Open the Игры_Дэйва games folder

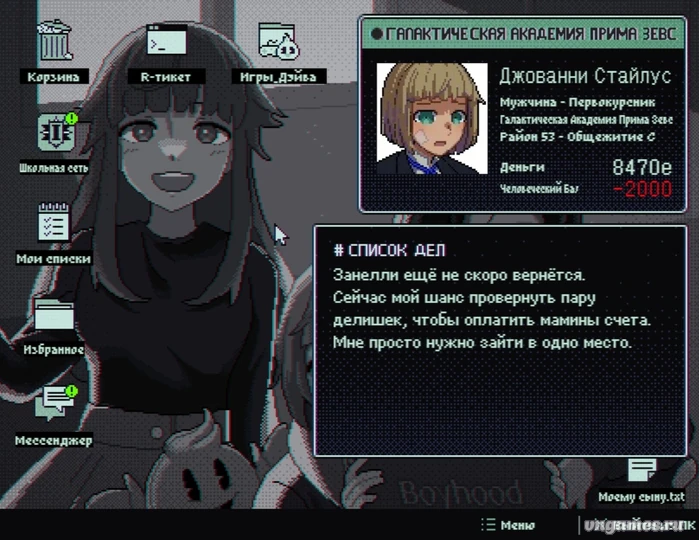277,43
